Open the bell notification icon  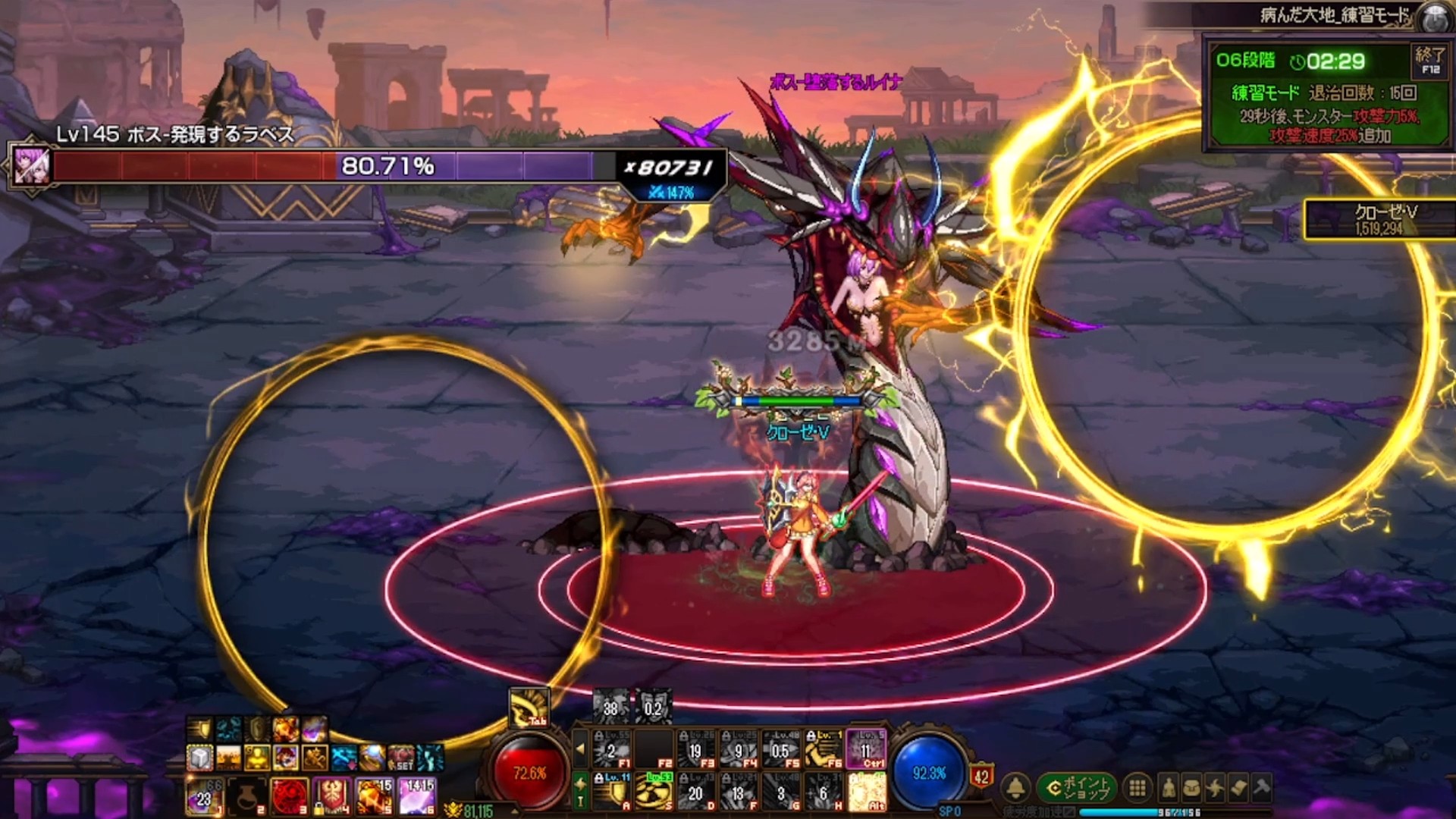pyautogui.click(x=1016, y=789)
